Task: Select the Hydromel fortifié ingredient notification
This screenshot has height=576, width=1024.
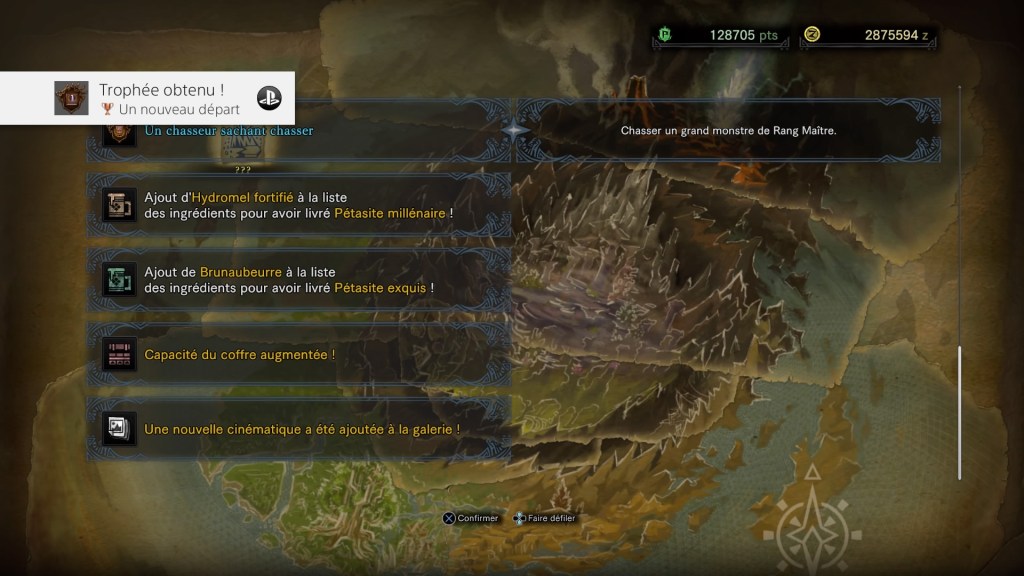Action: pos(300,205)
